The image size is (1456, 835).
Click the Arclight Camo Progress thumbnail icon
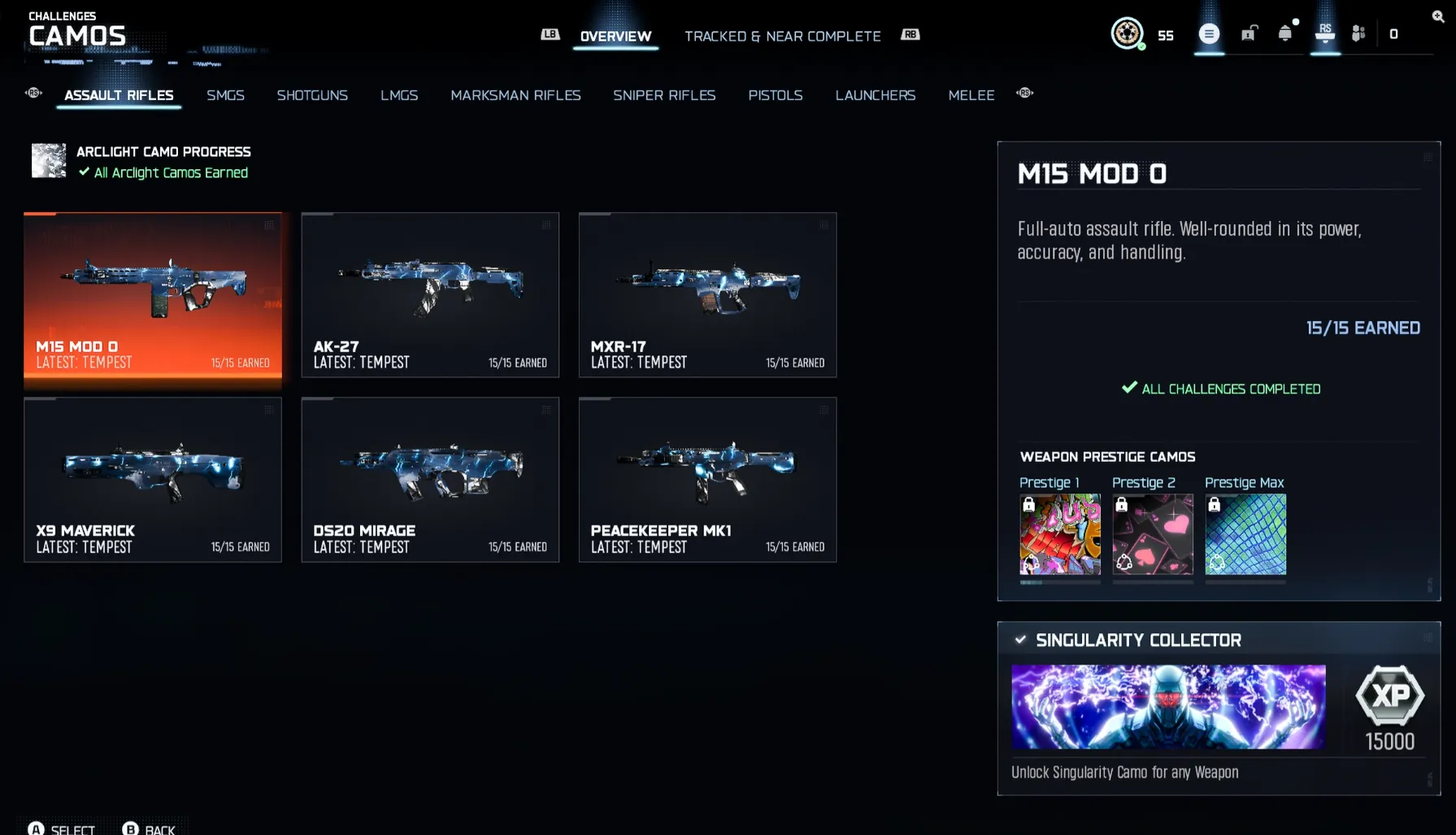tap(49, 160)
